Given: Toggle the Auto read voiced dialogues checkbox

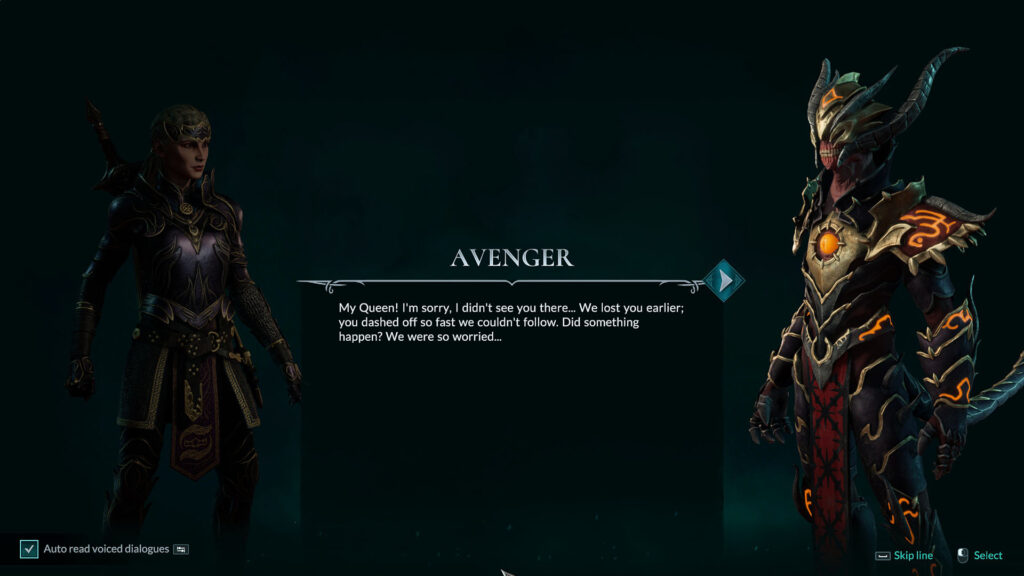Looking at the screenshot, I should tap(29, 549).
